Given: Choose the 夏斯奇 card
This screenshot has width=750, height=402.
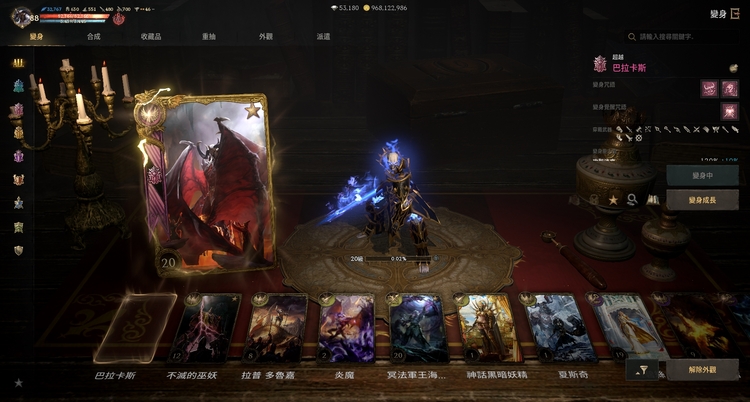Looking at the screenshot, I should [x=555, y=329].
